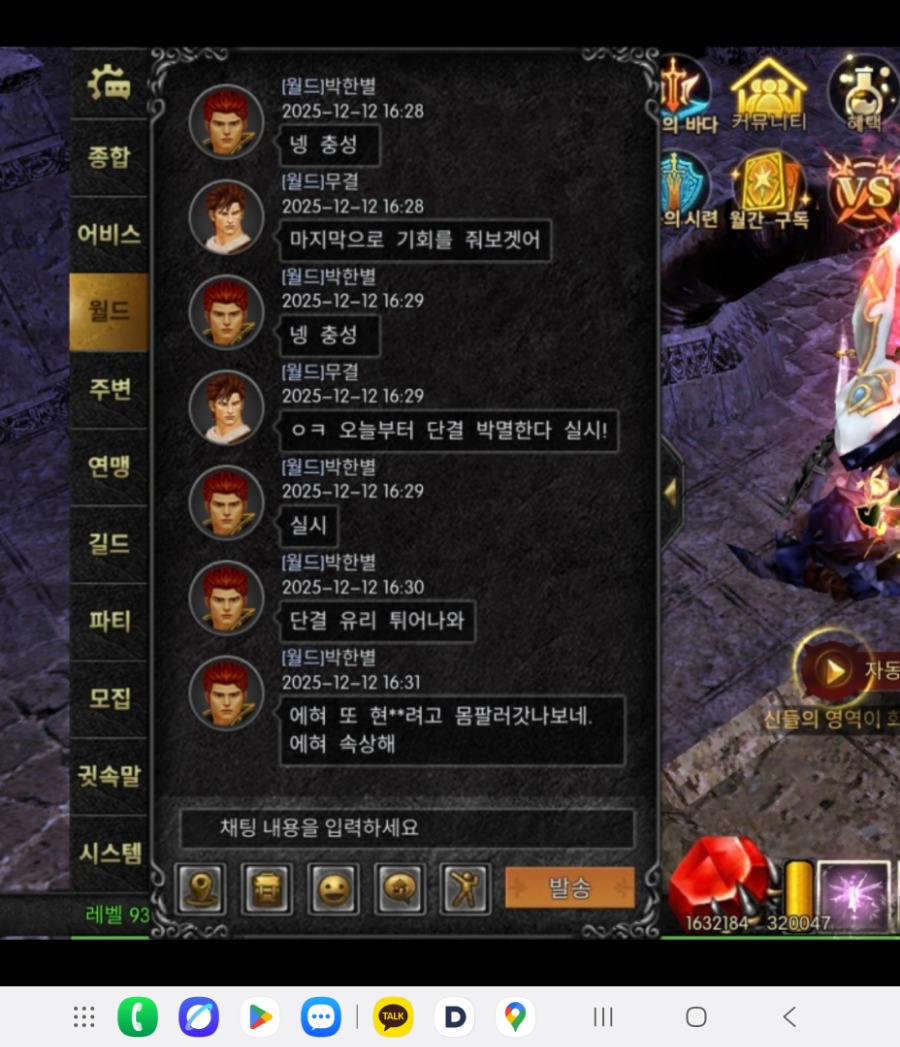Screen dimensions: 900x1047
Task: Open the VS battle icon
Action: pos(864,192)
